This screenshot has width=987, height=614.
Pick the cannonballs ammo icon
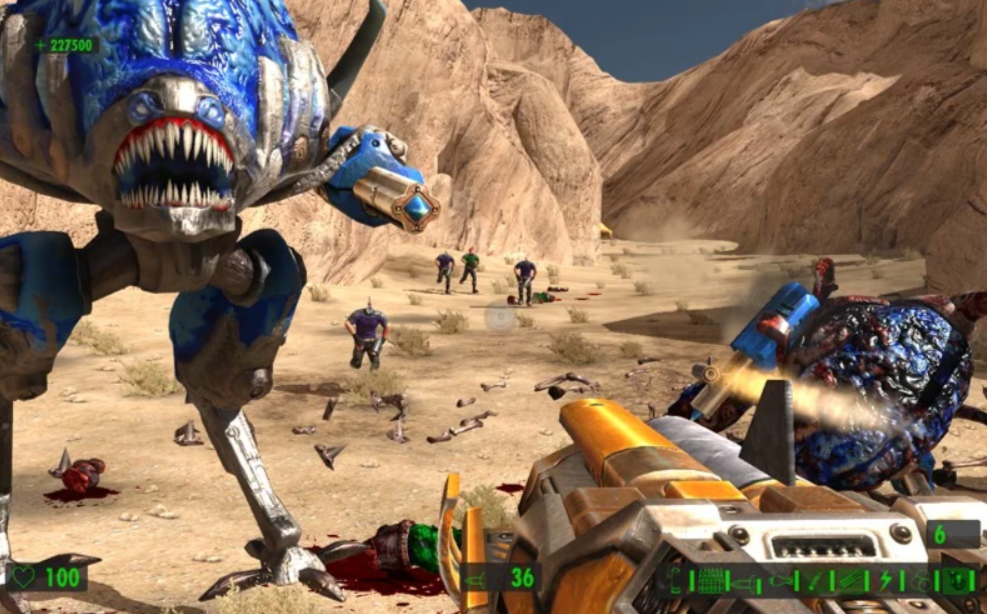(x=920, y=582)
